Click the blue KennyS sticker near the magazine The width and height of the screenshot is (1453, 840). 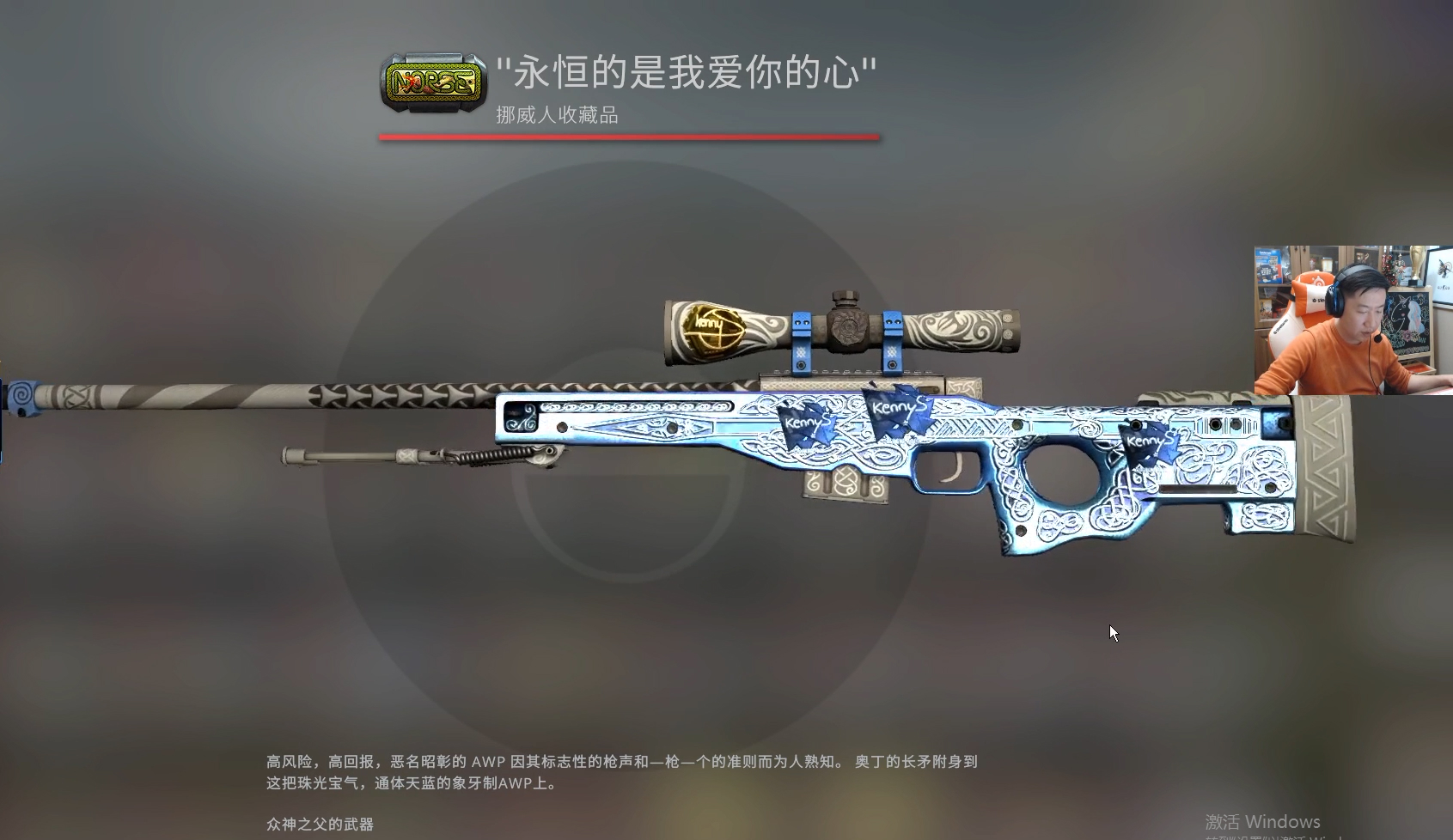pyautogui.click(x=806, y=427)
